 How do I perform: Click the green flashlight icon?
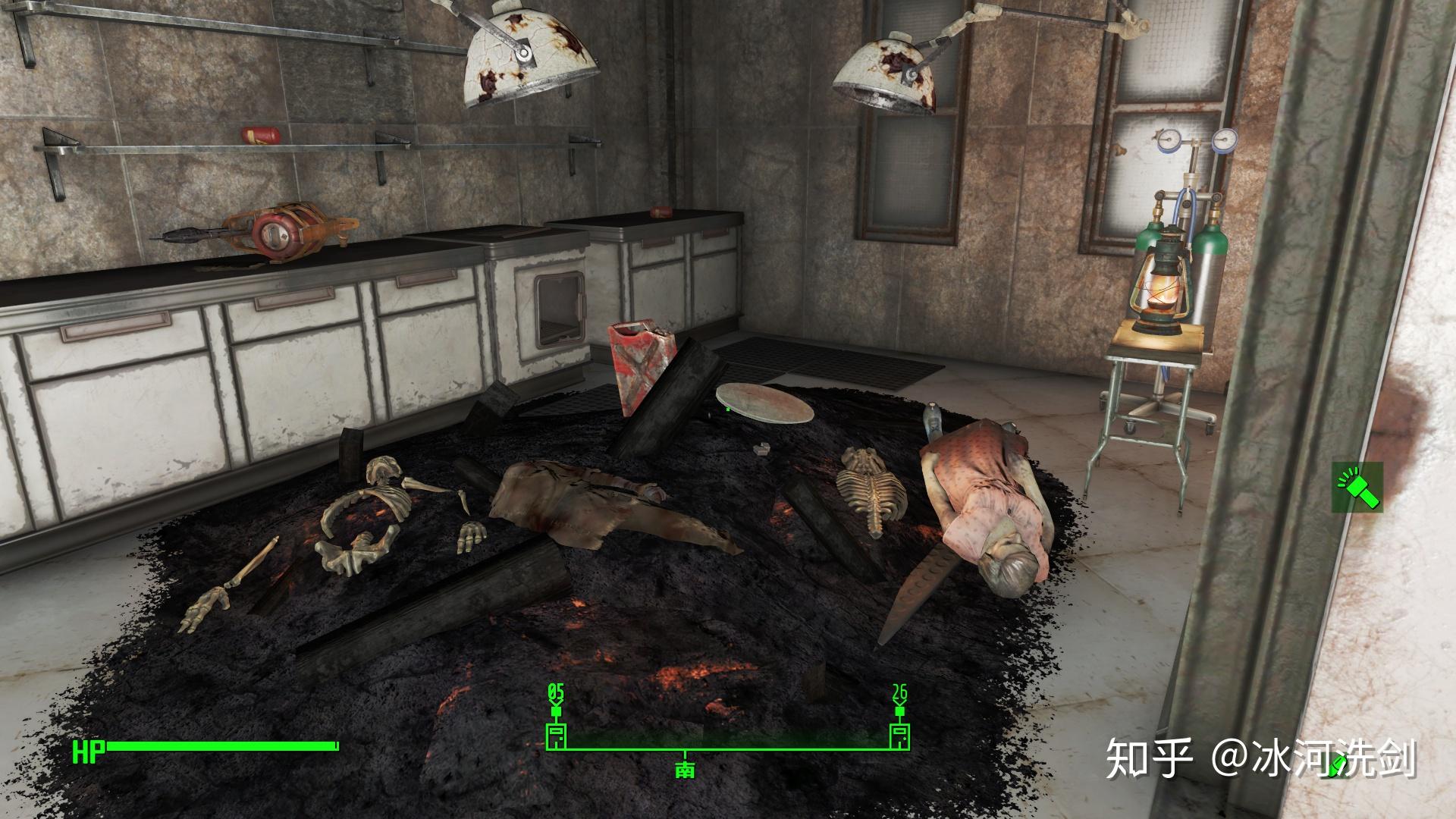(1357, 487)
